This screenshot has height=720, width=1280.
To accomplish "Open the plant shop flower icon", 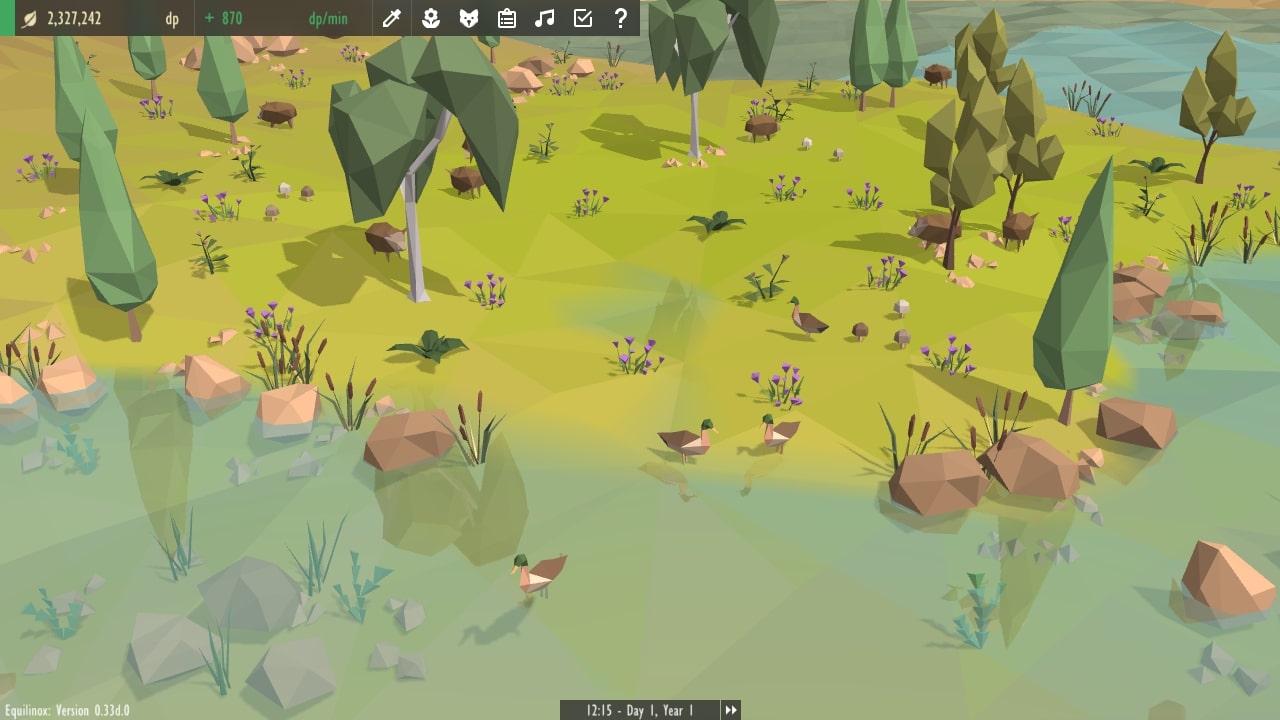I will click(x=430, y=18).
